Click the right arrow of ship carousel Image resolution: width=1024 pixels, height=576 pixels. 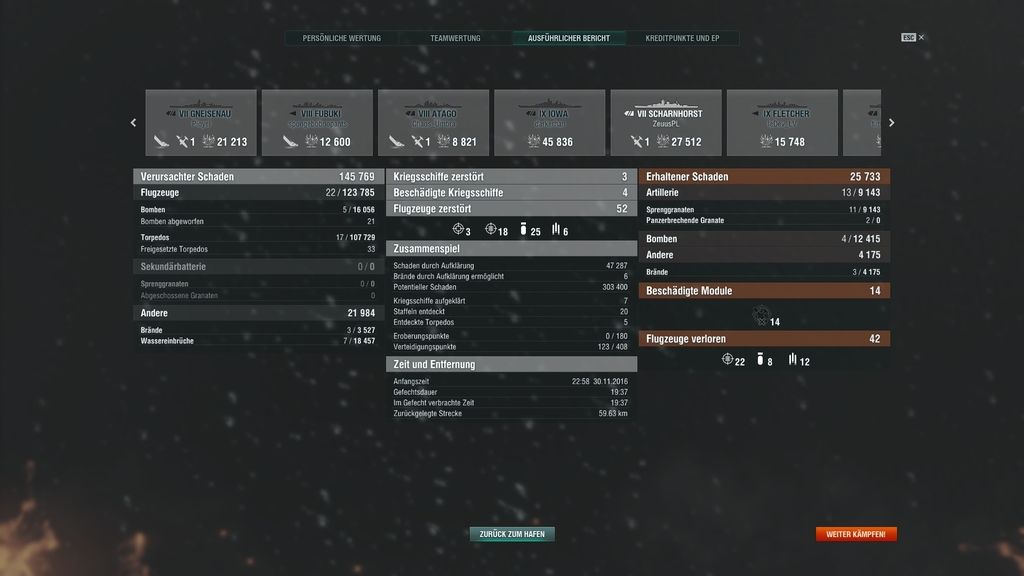click(891, 123)
